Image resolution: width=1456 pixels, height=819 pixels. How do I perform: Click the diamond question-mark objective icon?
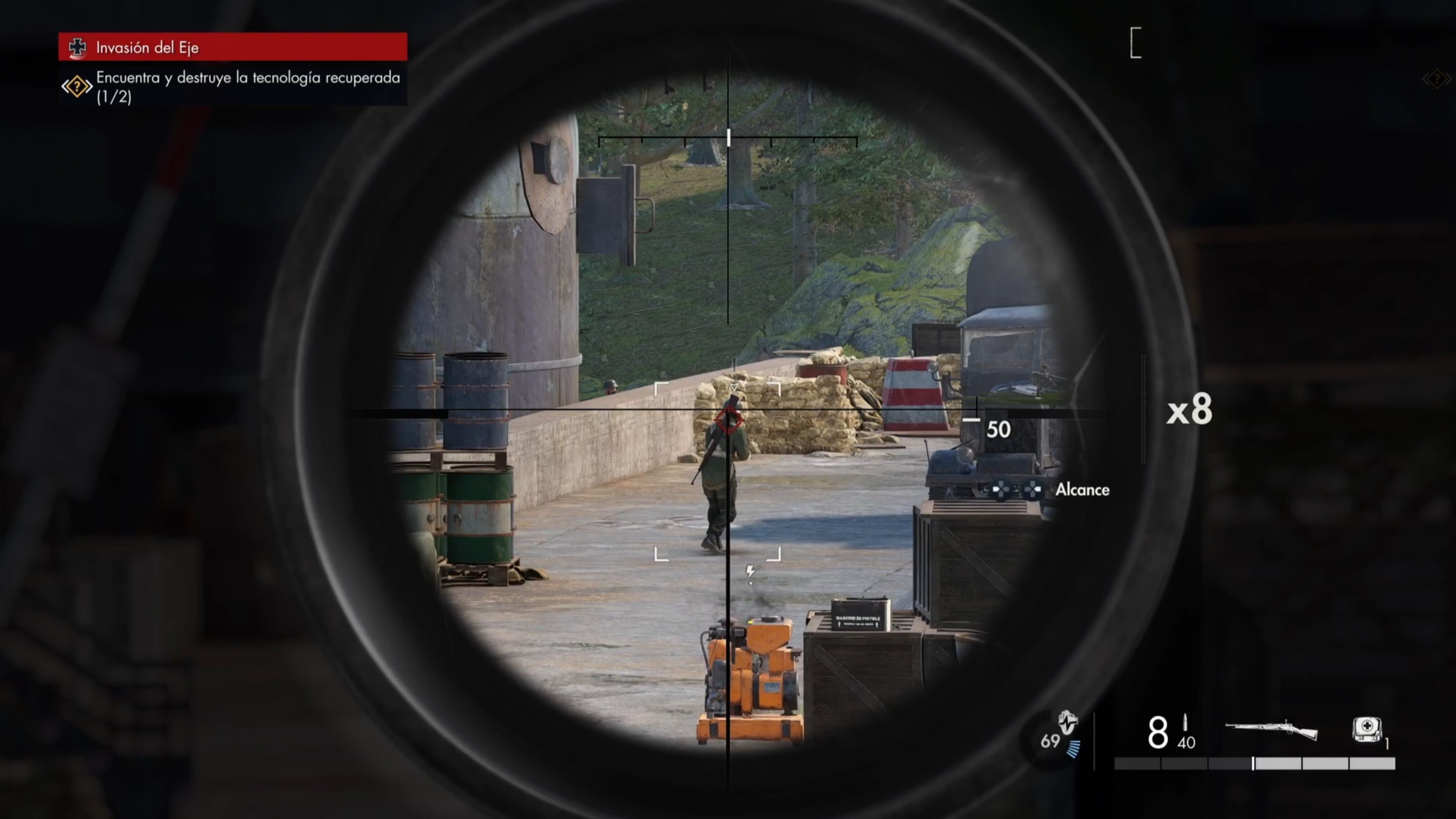coord(76,86)
